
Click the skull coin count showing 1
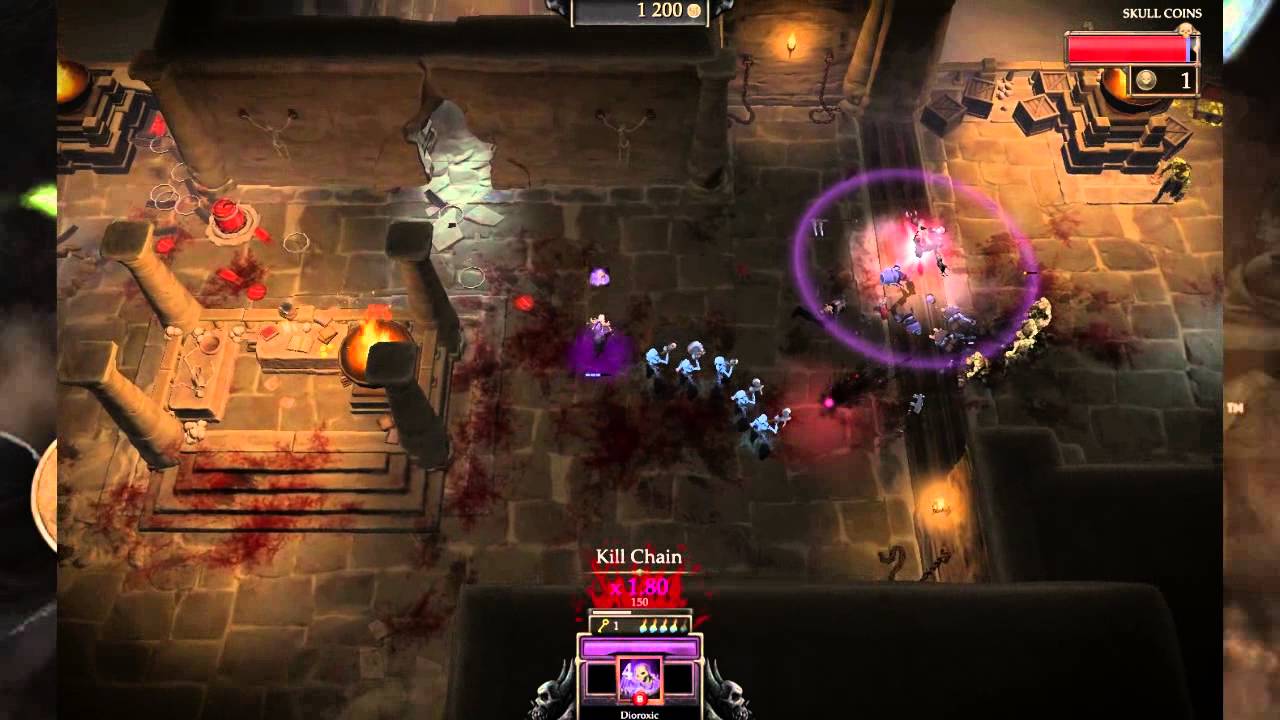coord(1186,80)
